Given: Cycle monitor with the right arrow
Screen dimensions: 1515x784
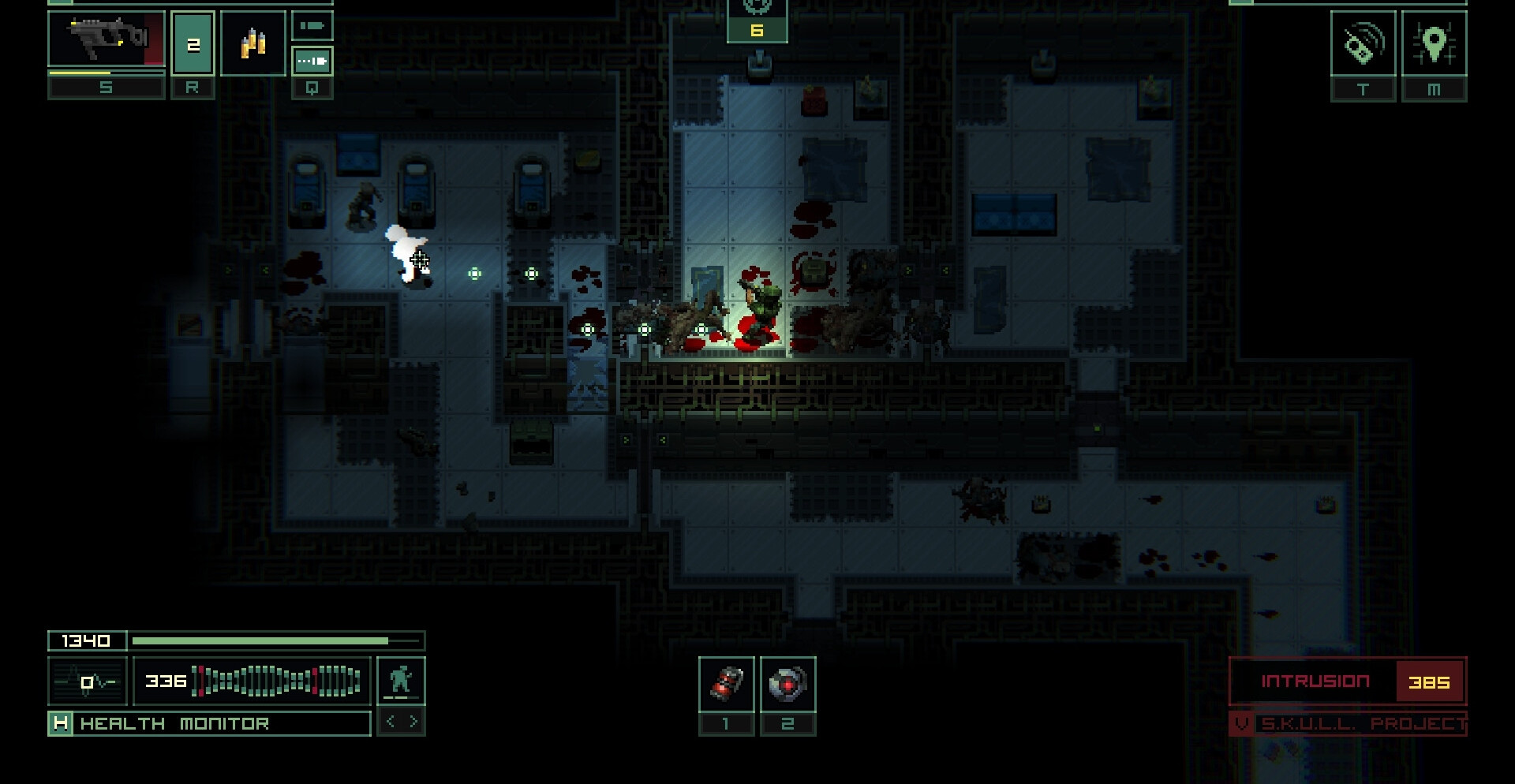Looking at the screenshot, I should pyautogui.click(x=413, y=722).
